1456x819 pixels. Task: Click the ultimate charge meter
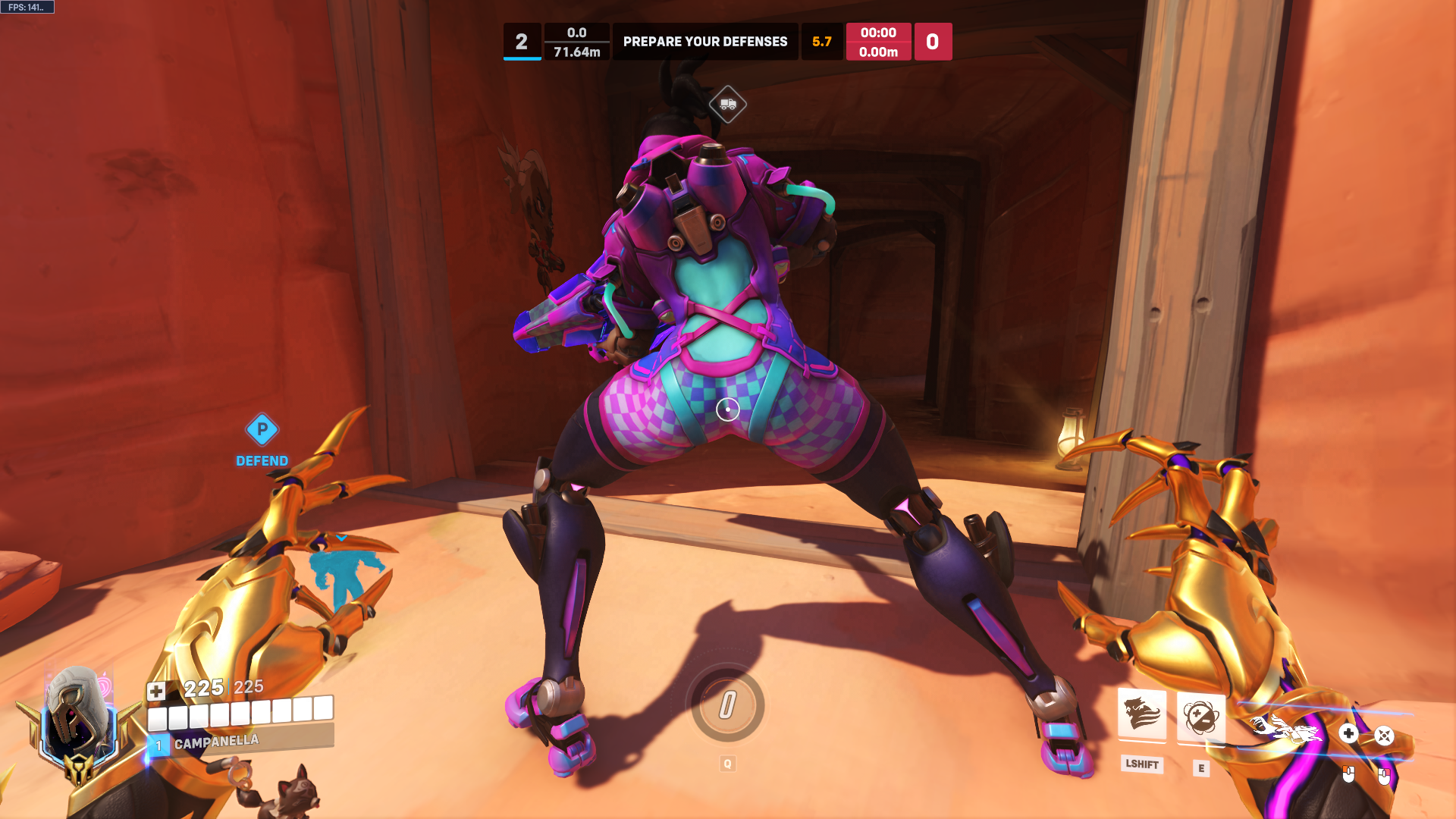point(727,705)
